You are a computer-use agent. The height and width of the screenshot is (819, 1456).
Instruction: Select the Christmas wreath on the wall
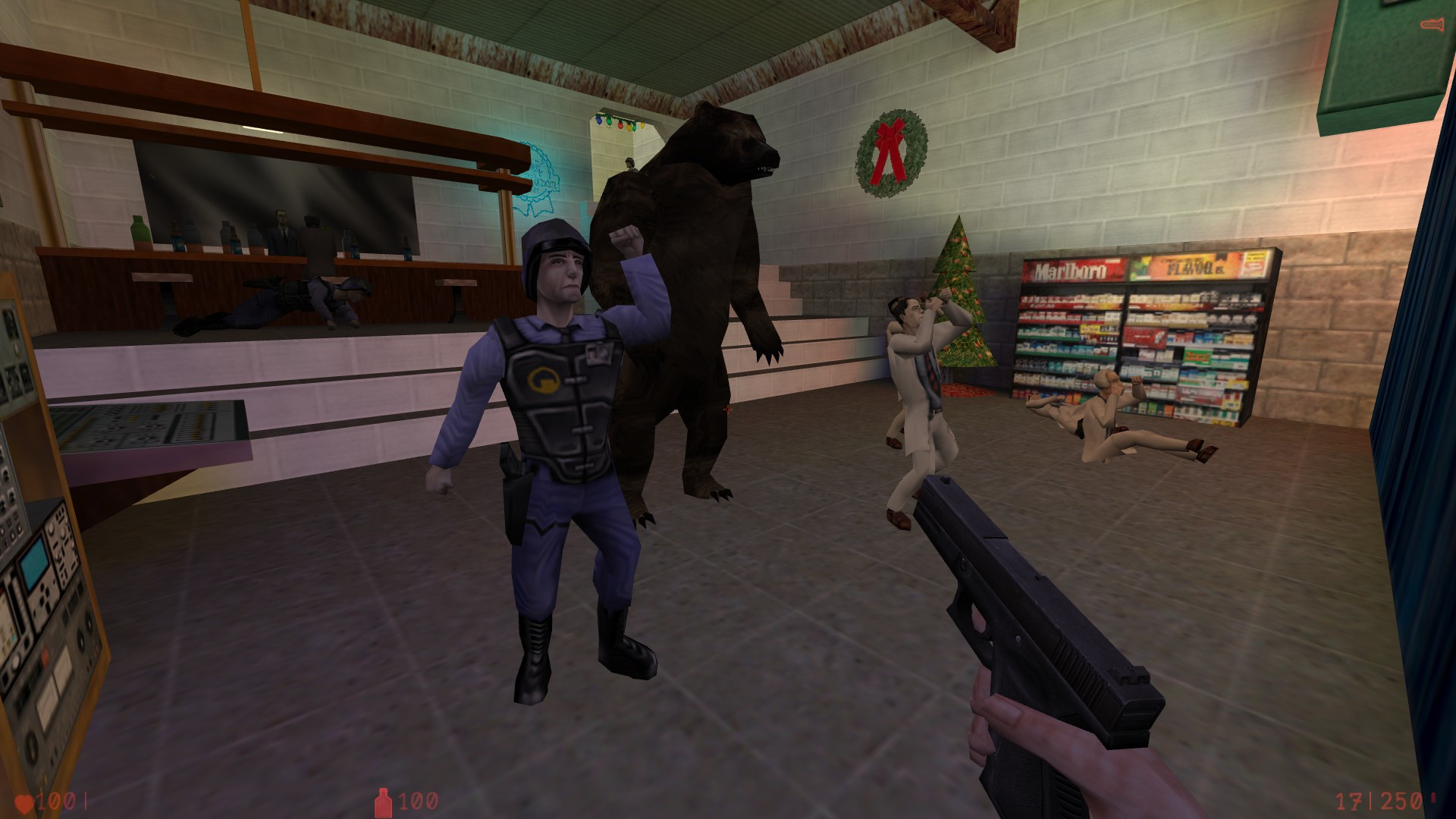pyautogui.click(x=893, y=152)
